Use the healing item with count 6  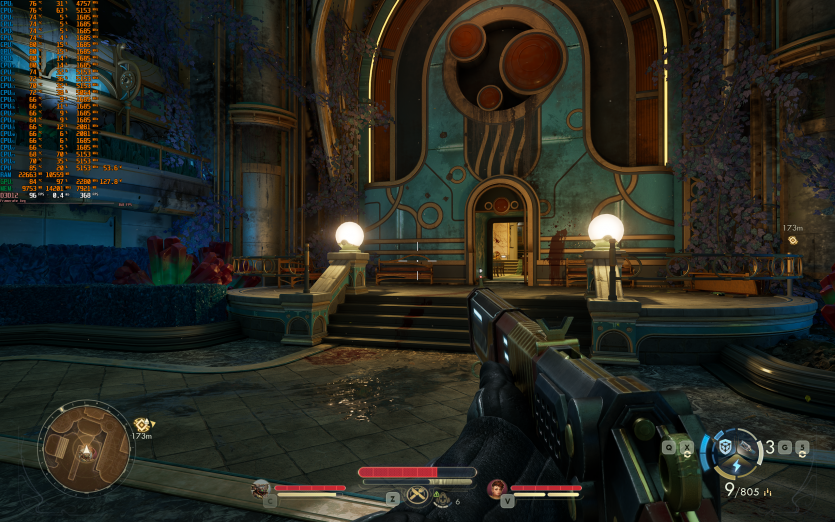tap(442, 497)
